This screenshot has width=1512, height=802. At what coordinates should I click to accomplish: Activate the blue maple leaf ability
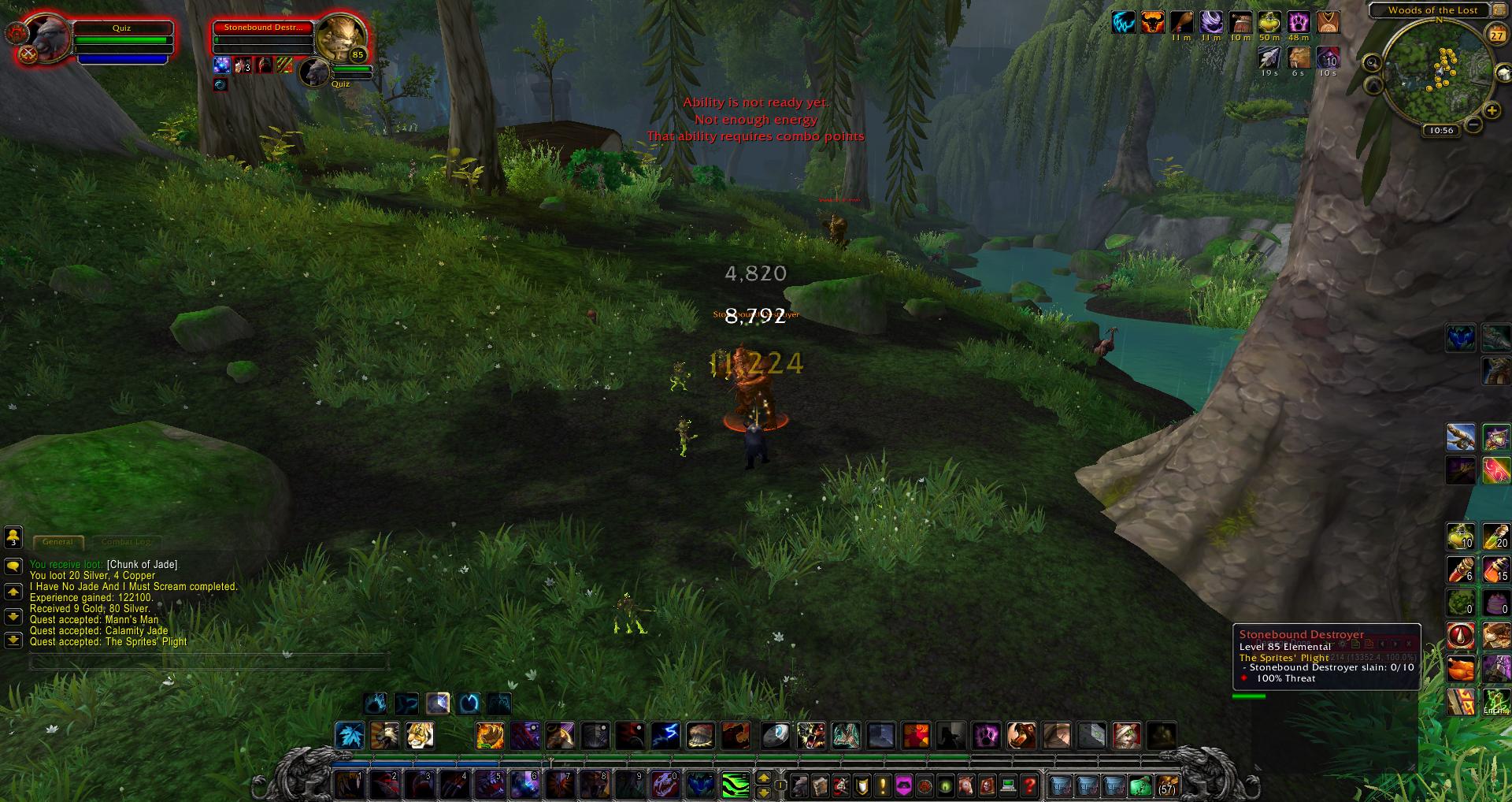point(350,735)
